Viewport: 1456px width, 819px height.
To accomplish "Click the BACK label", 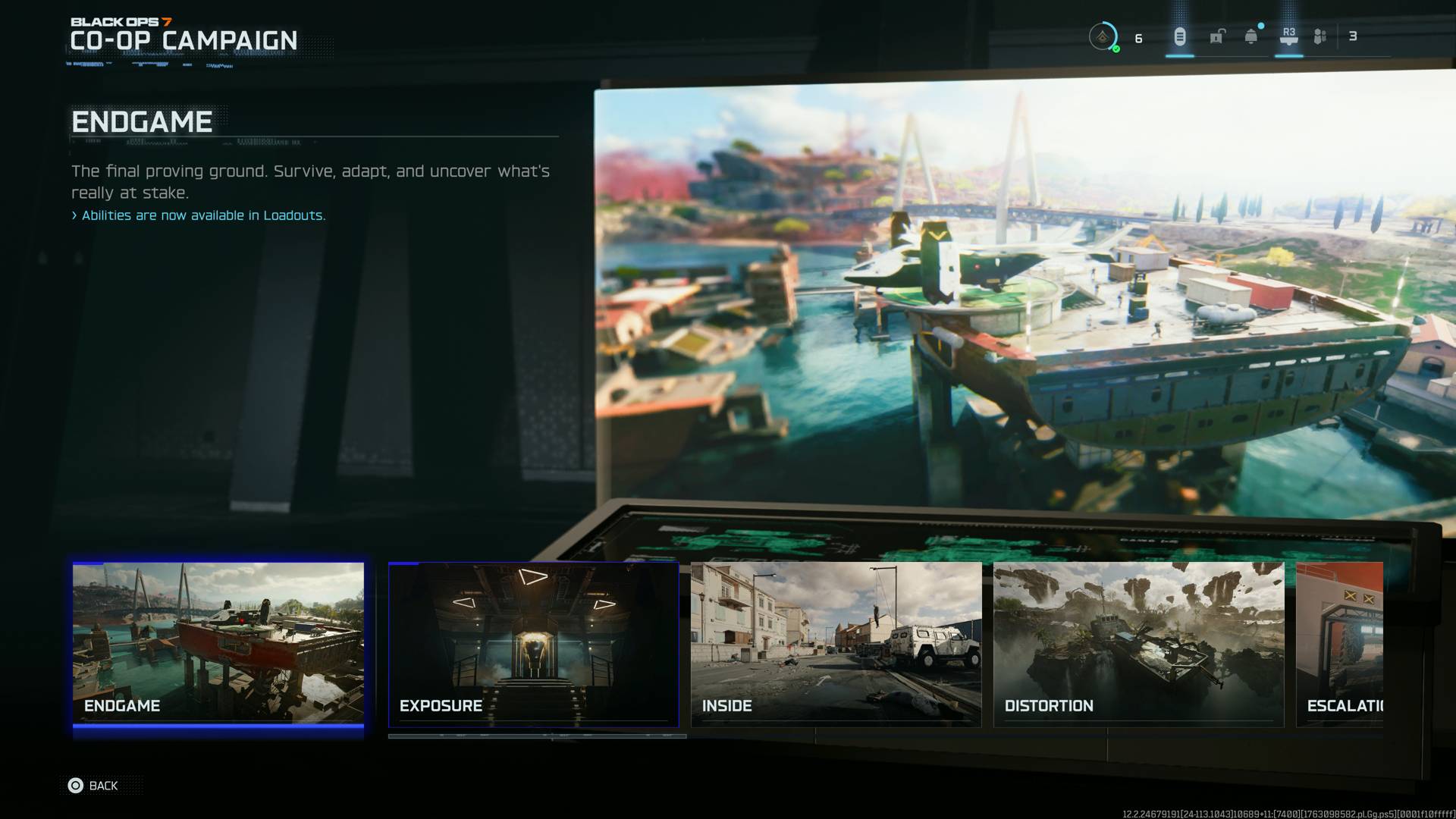I will point(104,786).
